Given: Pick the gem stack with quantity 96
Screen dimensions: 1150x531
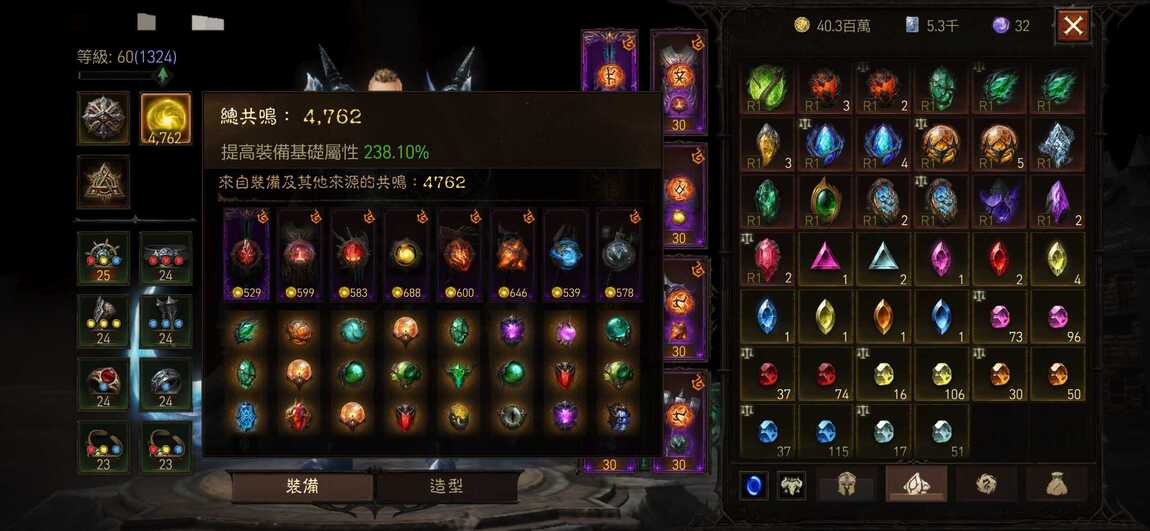Looking at the screenshot, I should pos(1057,317).
